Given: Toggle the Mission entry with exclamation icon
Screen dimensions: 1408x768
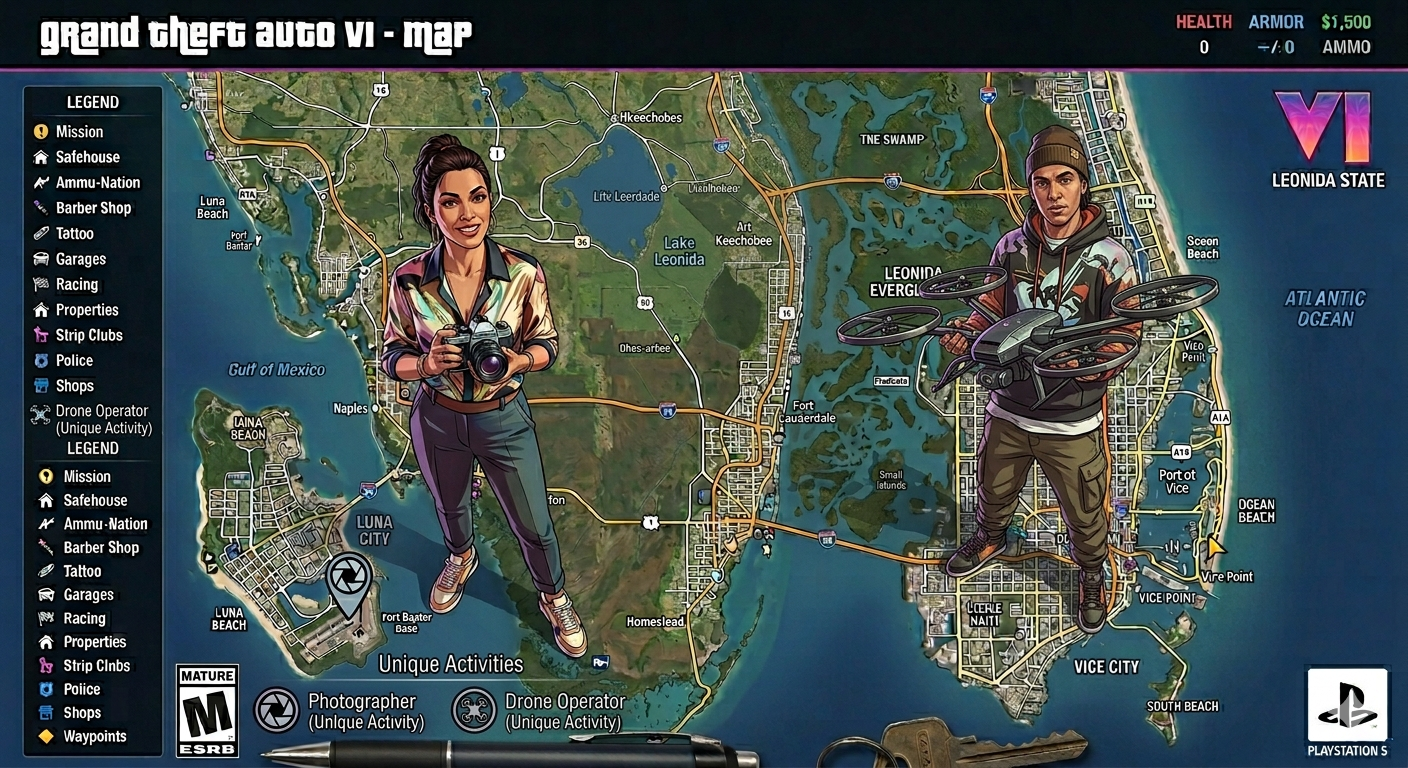Looking at the screenshot, I should (79, 132).
